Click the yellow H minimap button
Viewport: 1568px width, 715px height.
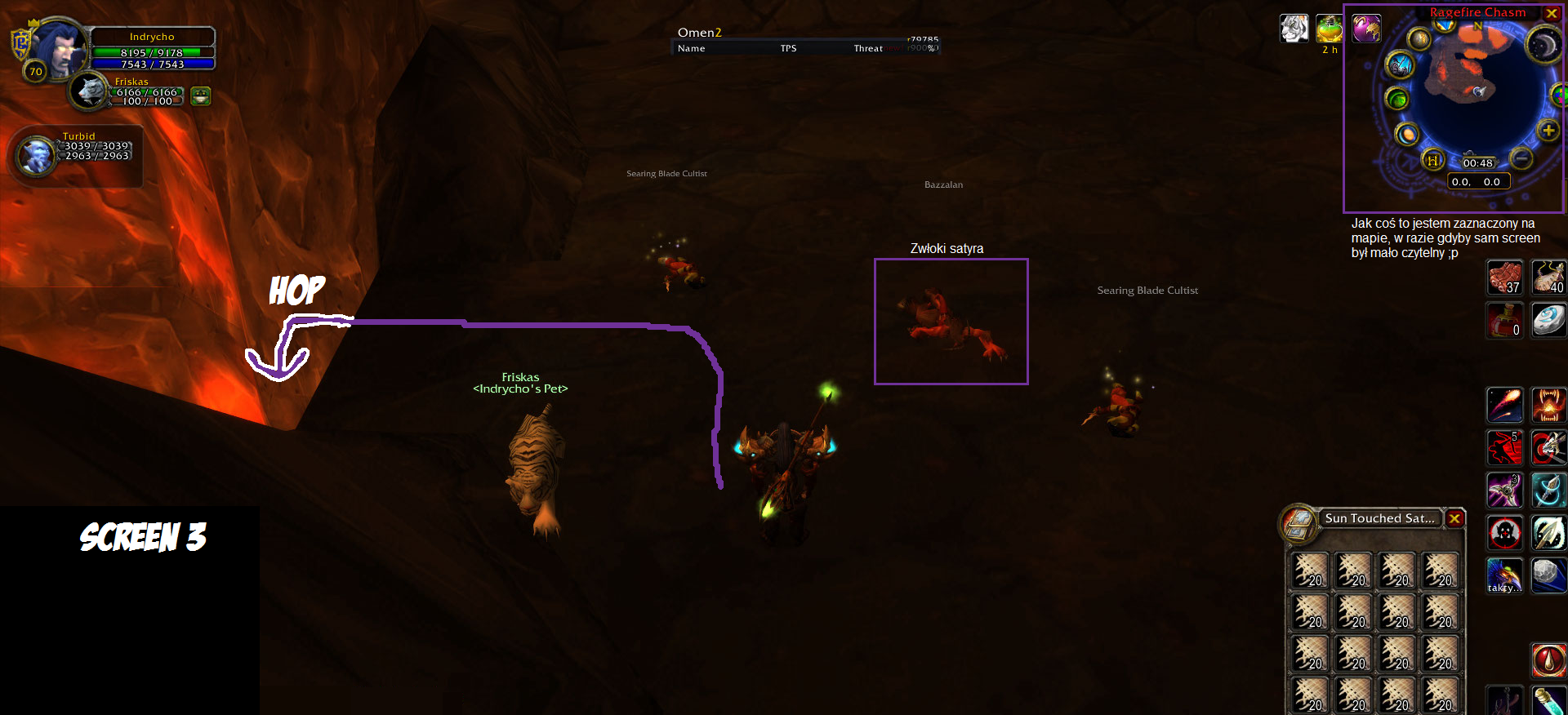tap(1432, 160)
